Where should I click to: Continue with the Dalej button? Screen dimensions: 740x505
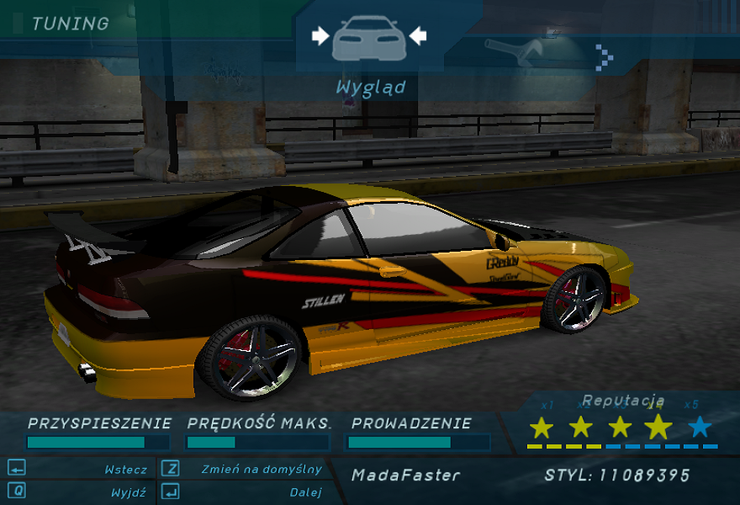click(305, 492)
